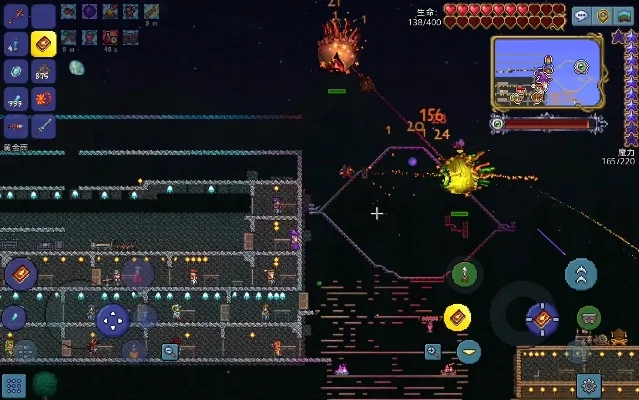639x400 pixels.
Task: Open the inventory grid button
Action: pyautogui.click(x=13, y=386)
